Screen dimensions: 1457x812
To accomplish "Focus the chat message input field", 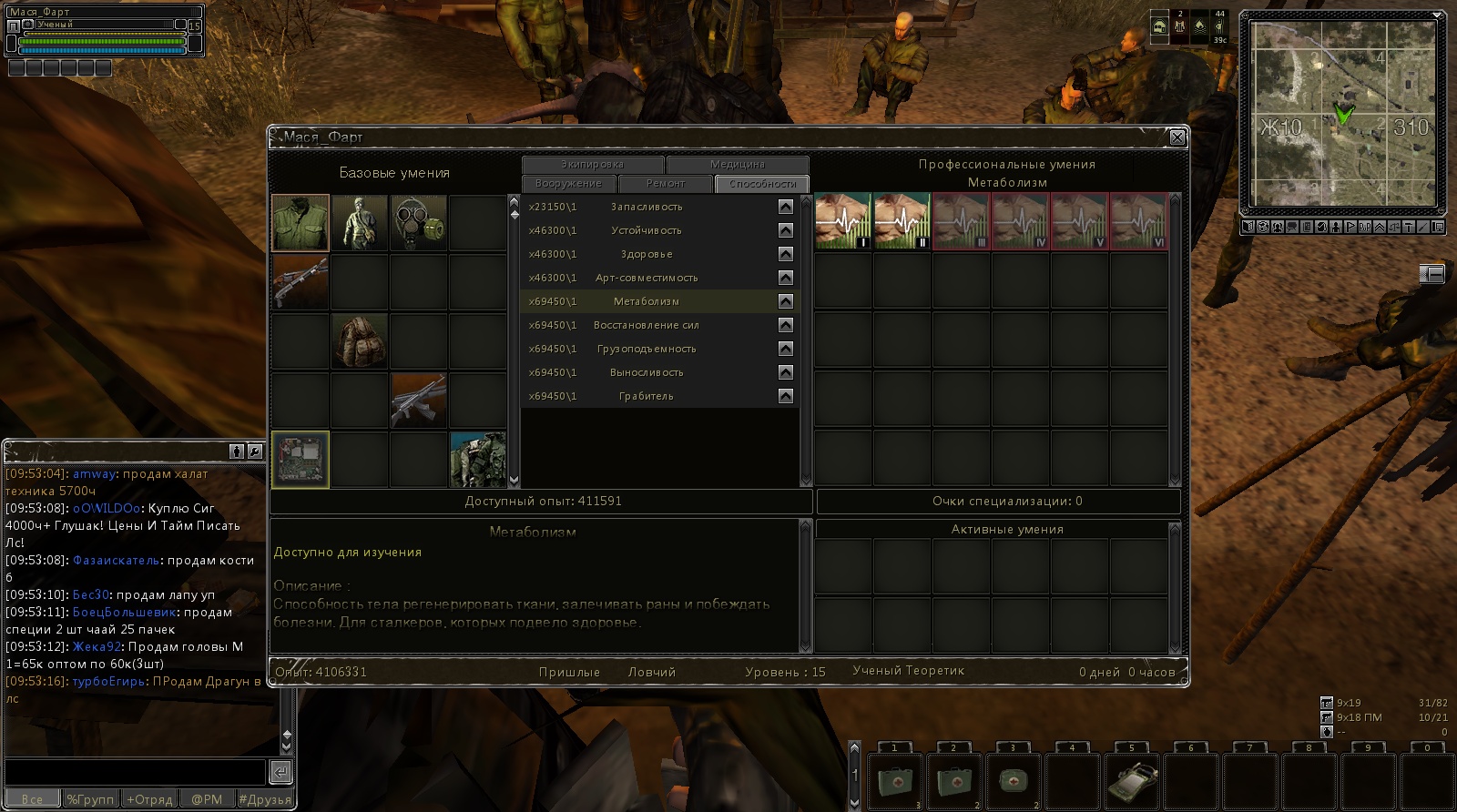I will point(135,772).
